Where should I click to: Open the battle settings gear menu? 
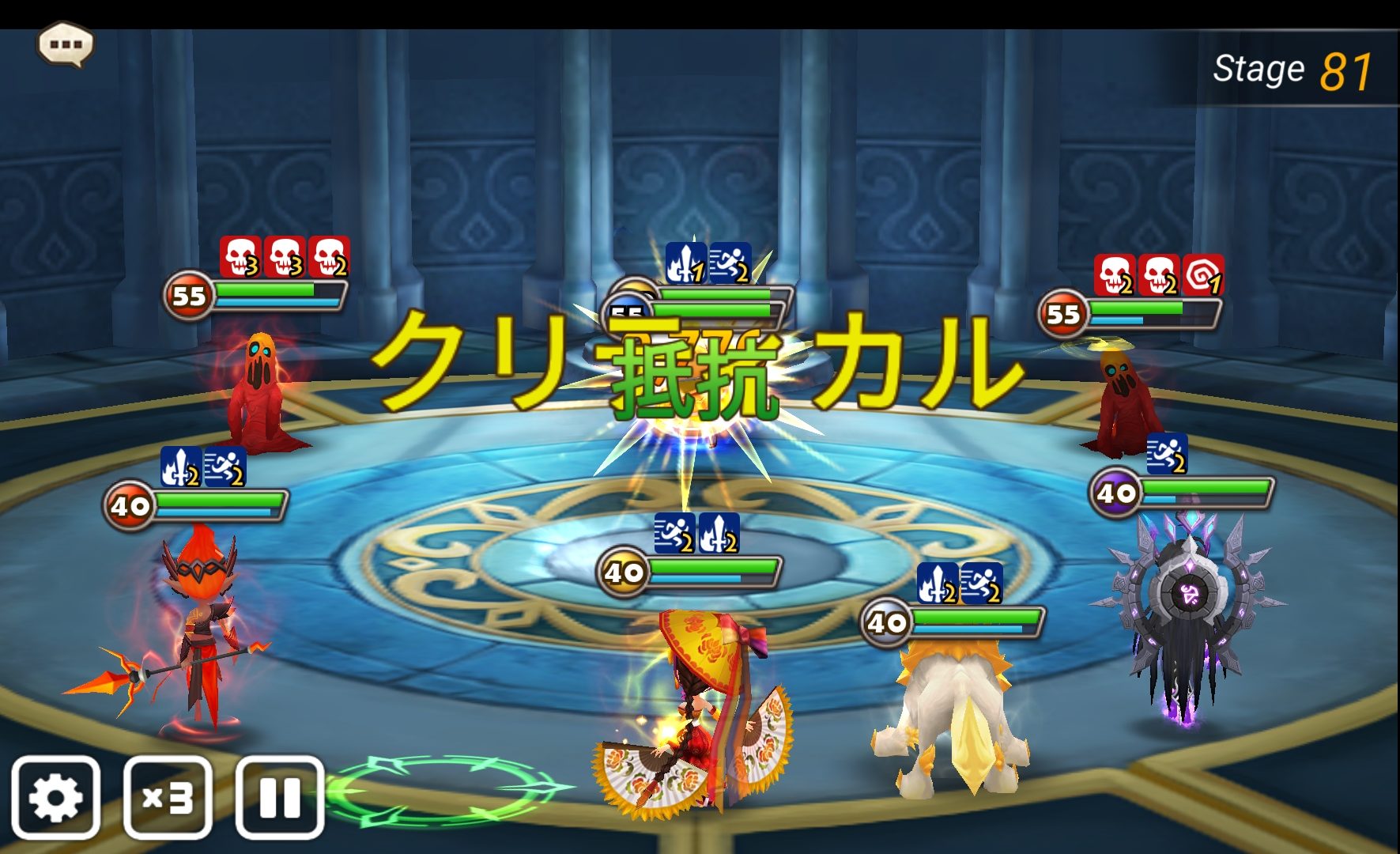(55, 798)
